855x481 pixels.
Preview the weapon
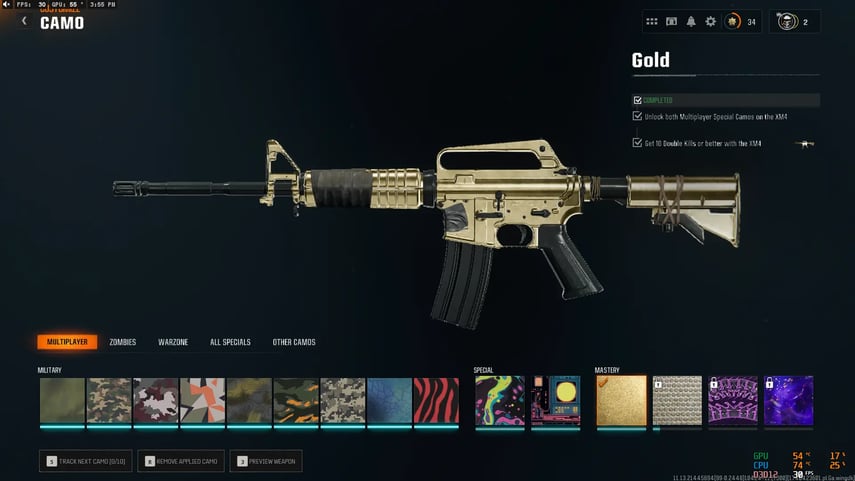[266, 461]
